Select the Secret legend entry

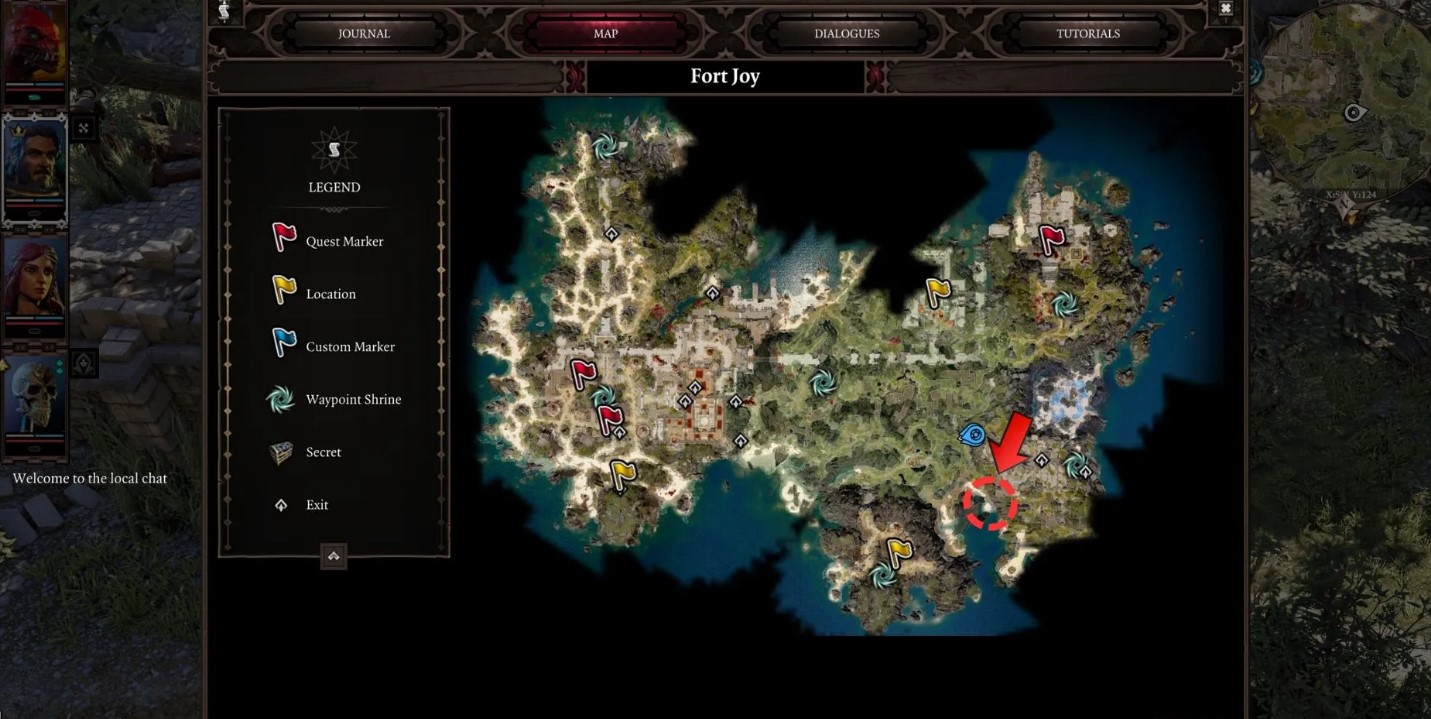tap(323, 452)
